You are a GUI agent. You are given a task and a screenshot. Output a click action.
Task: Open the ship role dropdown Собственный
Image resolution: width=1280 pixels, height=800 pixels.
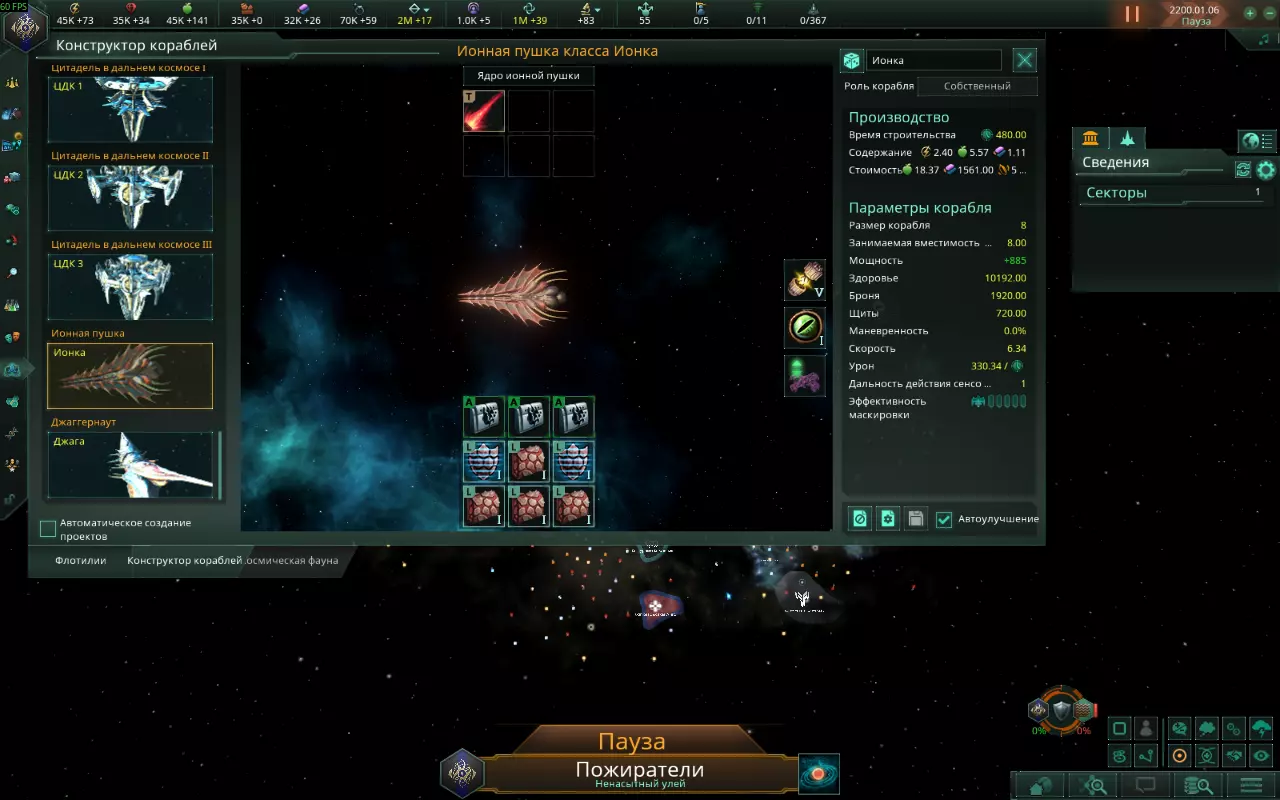[x=976, y=86]
